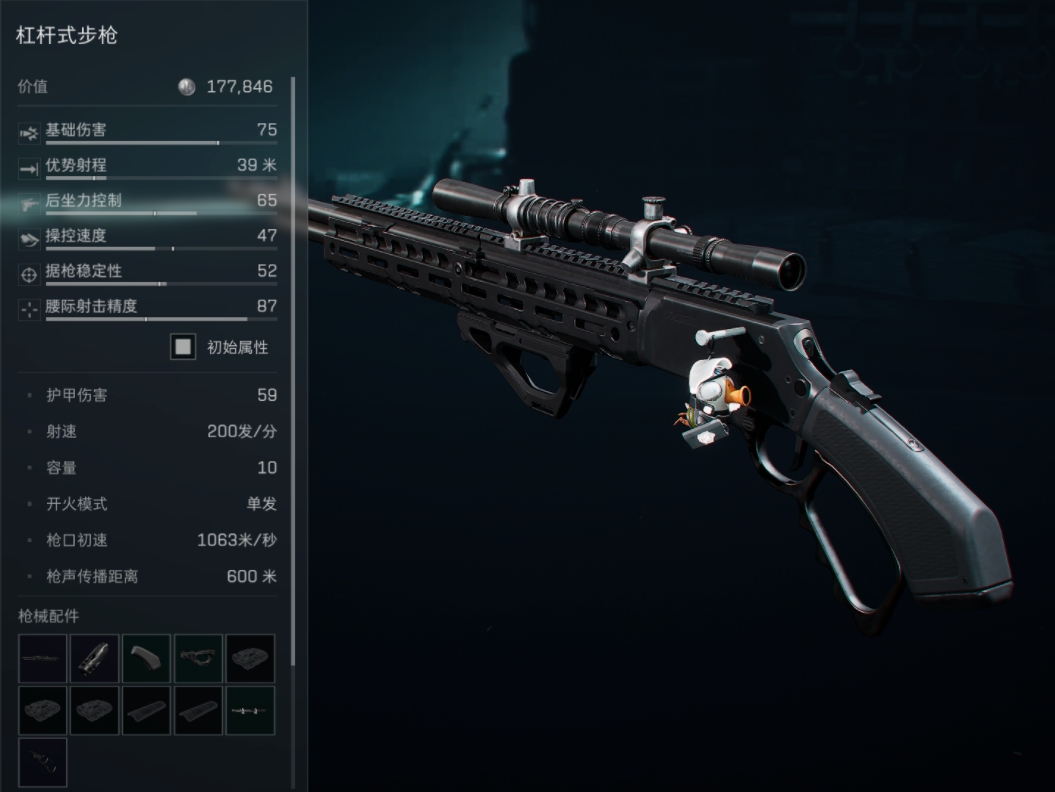Select the muzzle brake attachment slot
This screenshot has width=1055, height=792.
95,658
